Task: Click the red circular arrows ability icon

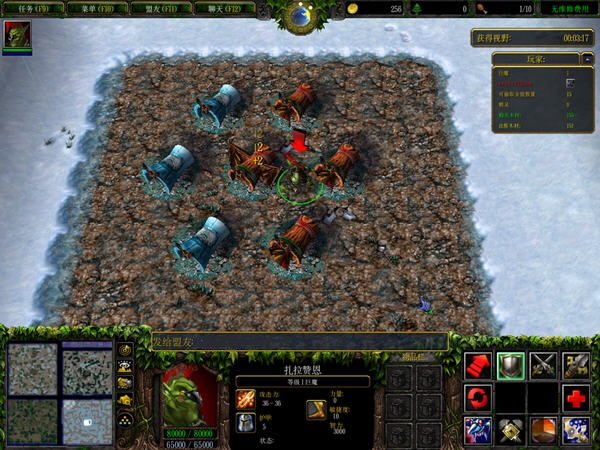Action: pos(477,398)
